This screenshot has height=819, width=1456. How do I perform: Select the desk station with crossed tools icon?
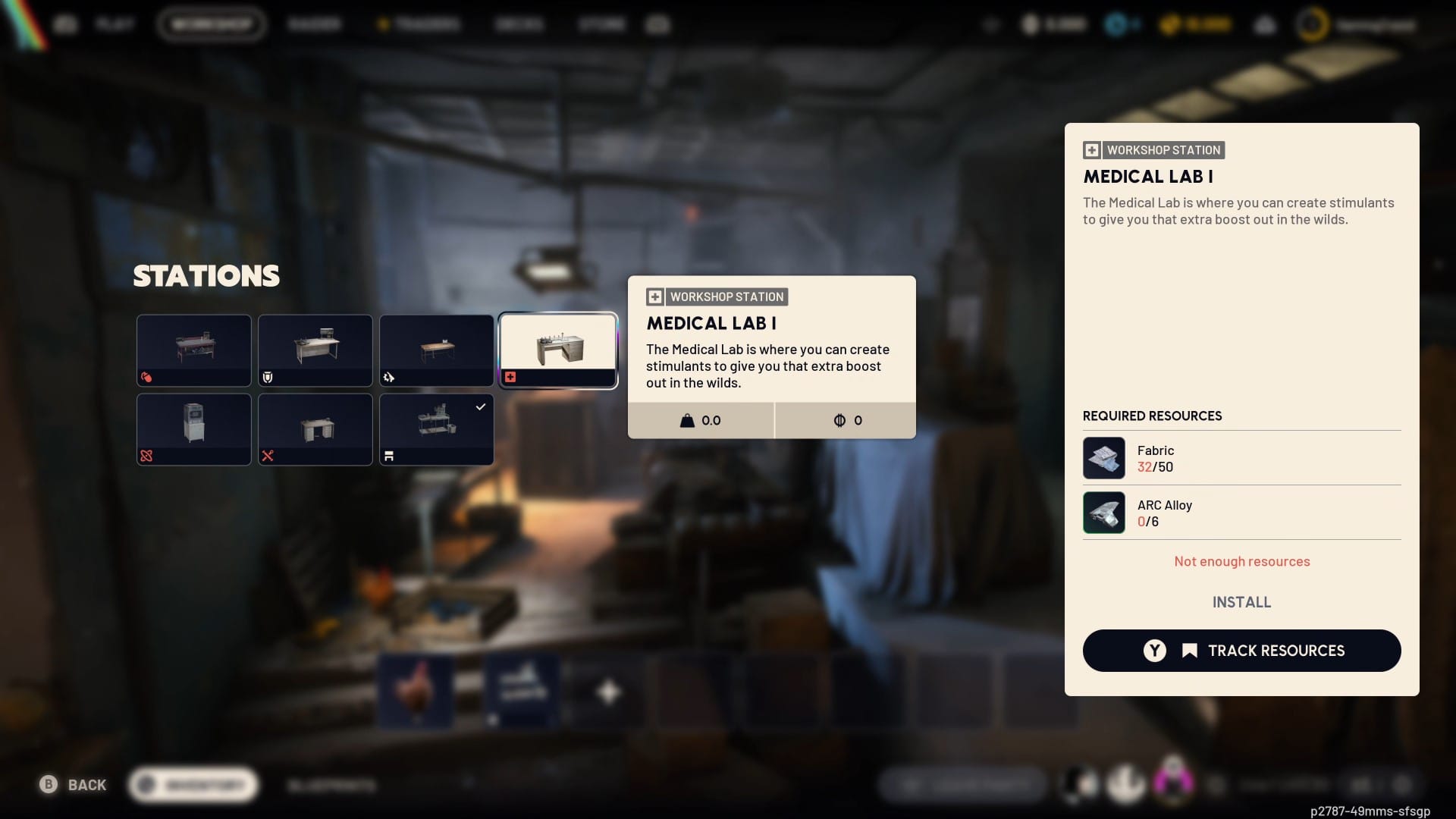[315, 429]
